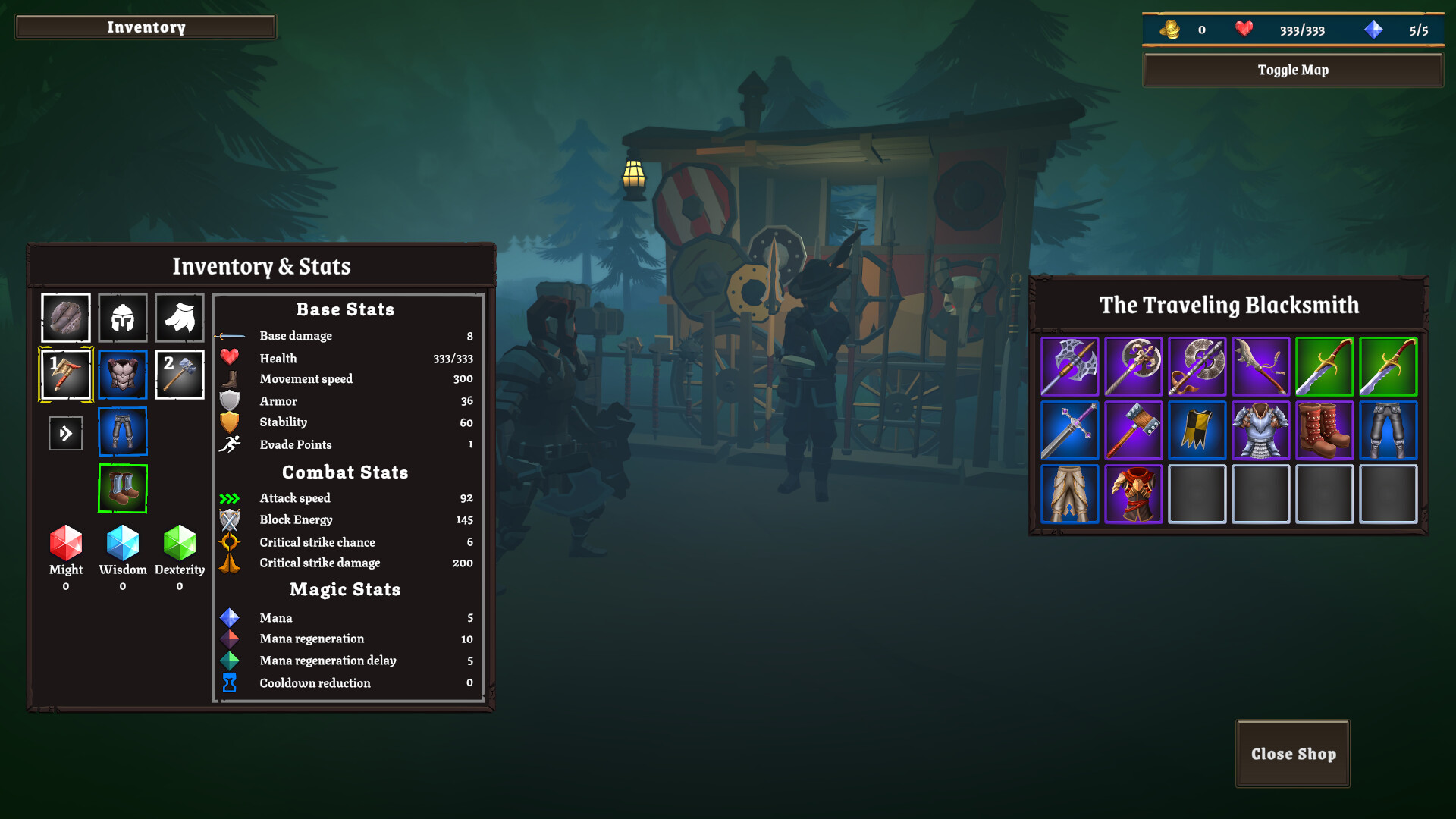1456x819 pixels.
Task: Select the cape slot icon
Action: [179, 318]
